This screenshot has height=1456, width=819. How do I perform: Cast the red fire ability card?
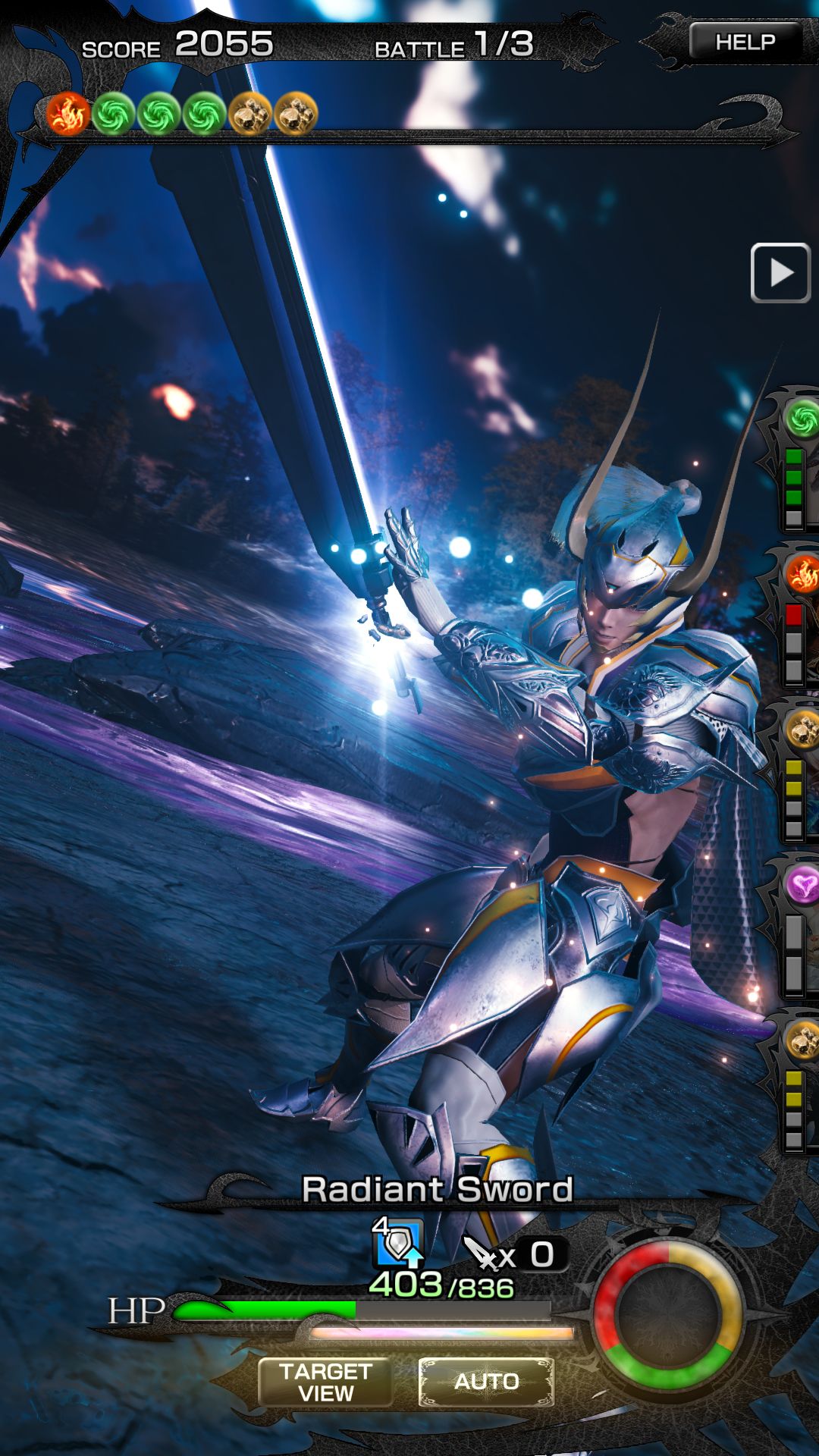tap(800, 618)
